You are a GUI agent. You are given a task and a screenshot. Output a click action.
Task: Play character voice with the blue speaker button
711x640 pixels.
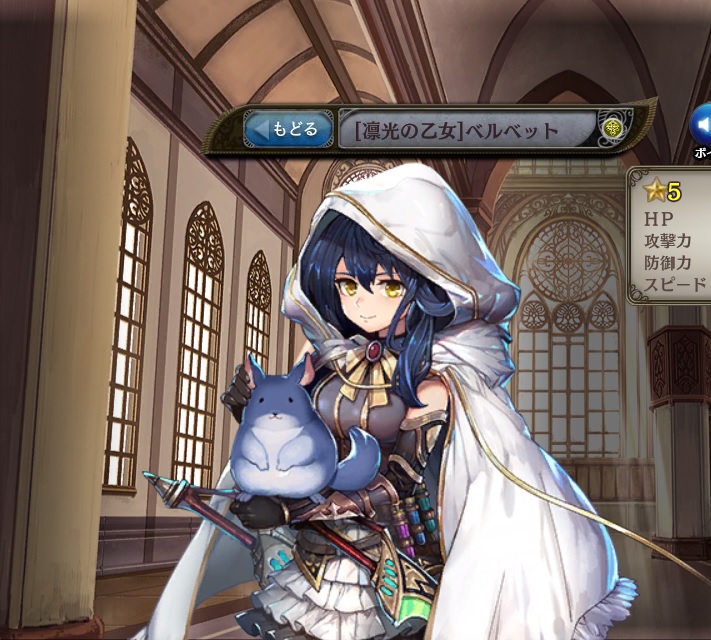coord(702,125)
